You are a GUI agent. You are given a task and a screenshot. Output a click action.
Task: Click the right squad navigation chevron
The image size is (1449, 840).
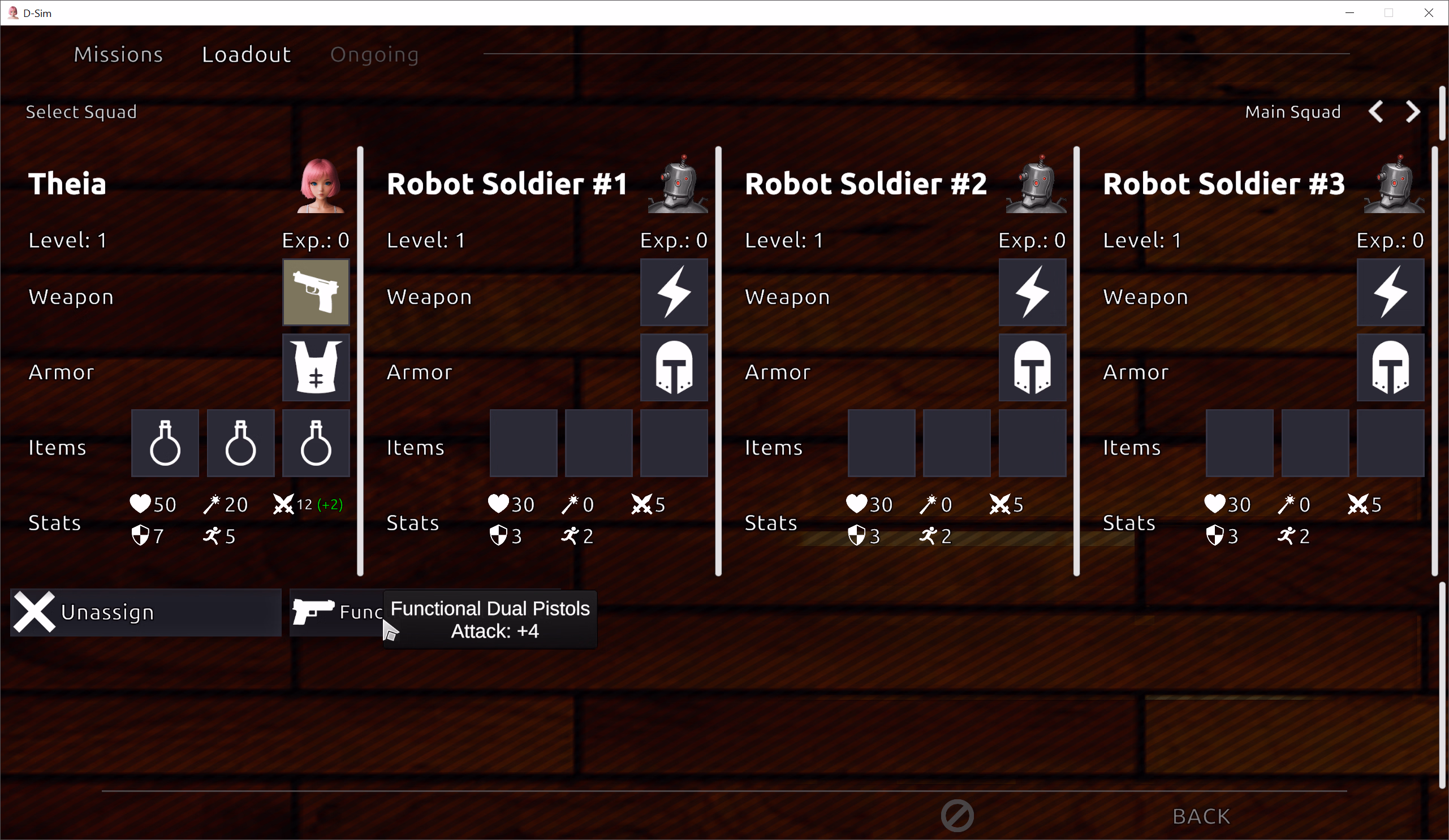pos(1413,111)
